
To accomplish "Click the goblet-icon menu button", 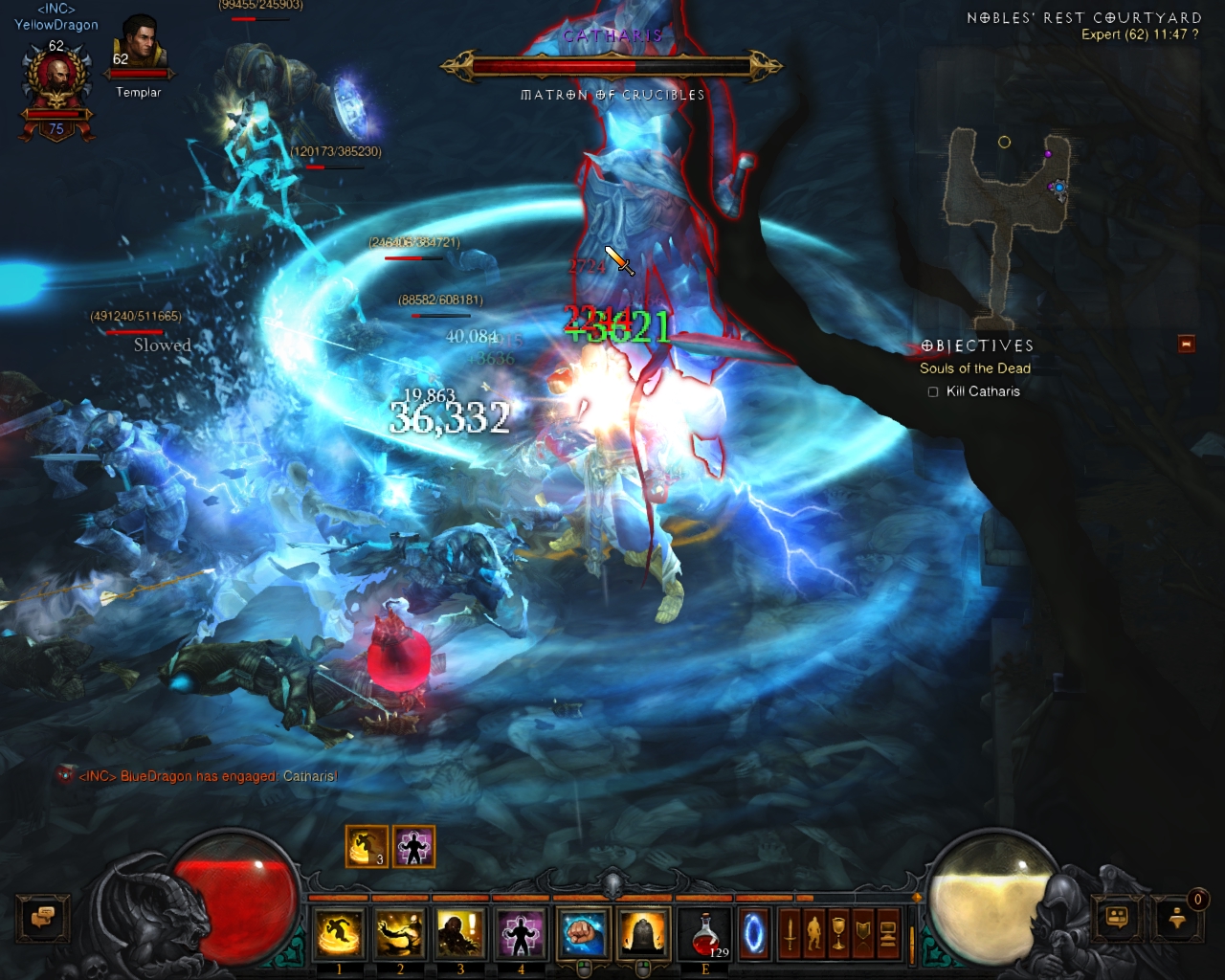I will [838, 933].
